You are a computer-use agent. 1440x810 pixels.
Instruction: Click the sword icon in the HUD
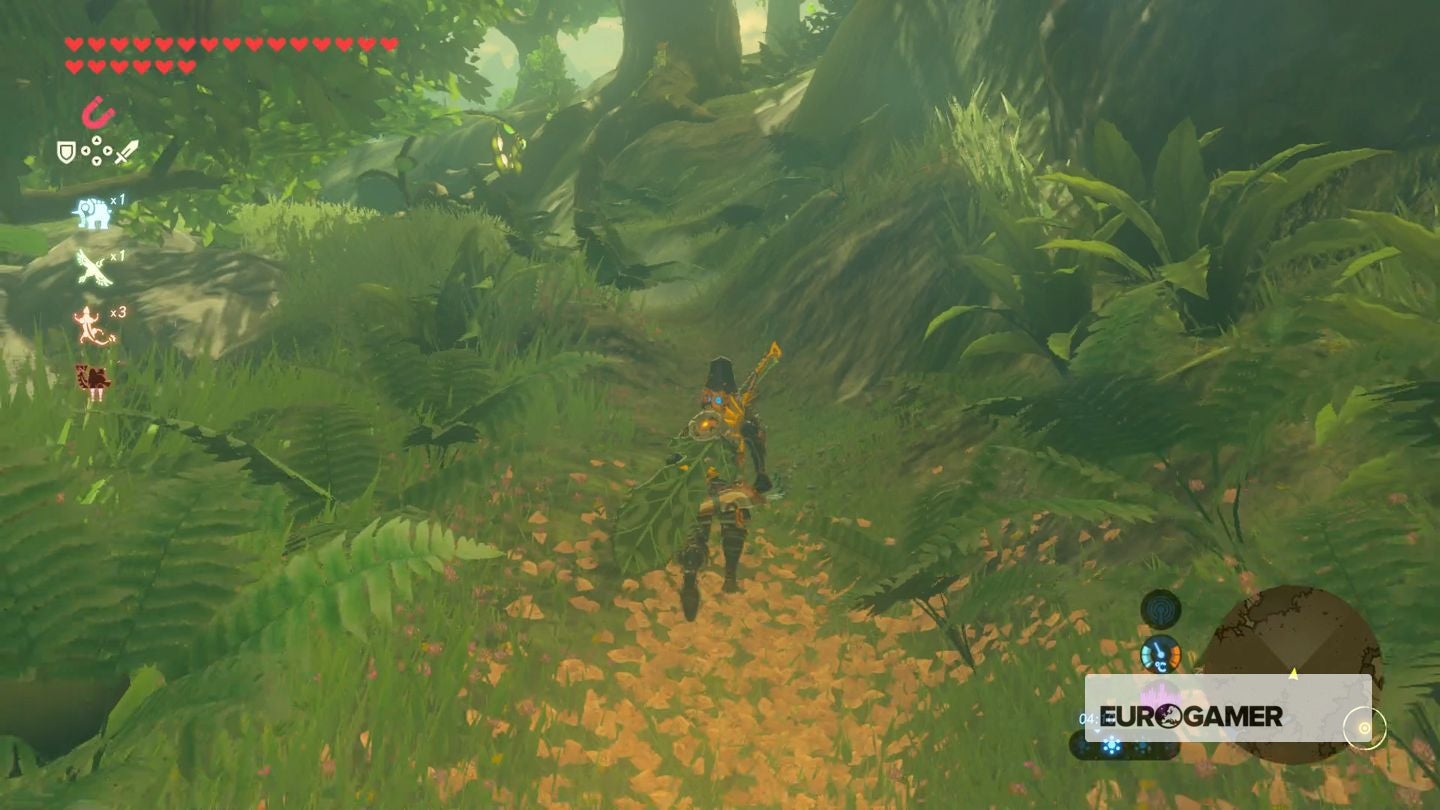pos(127,151)
